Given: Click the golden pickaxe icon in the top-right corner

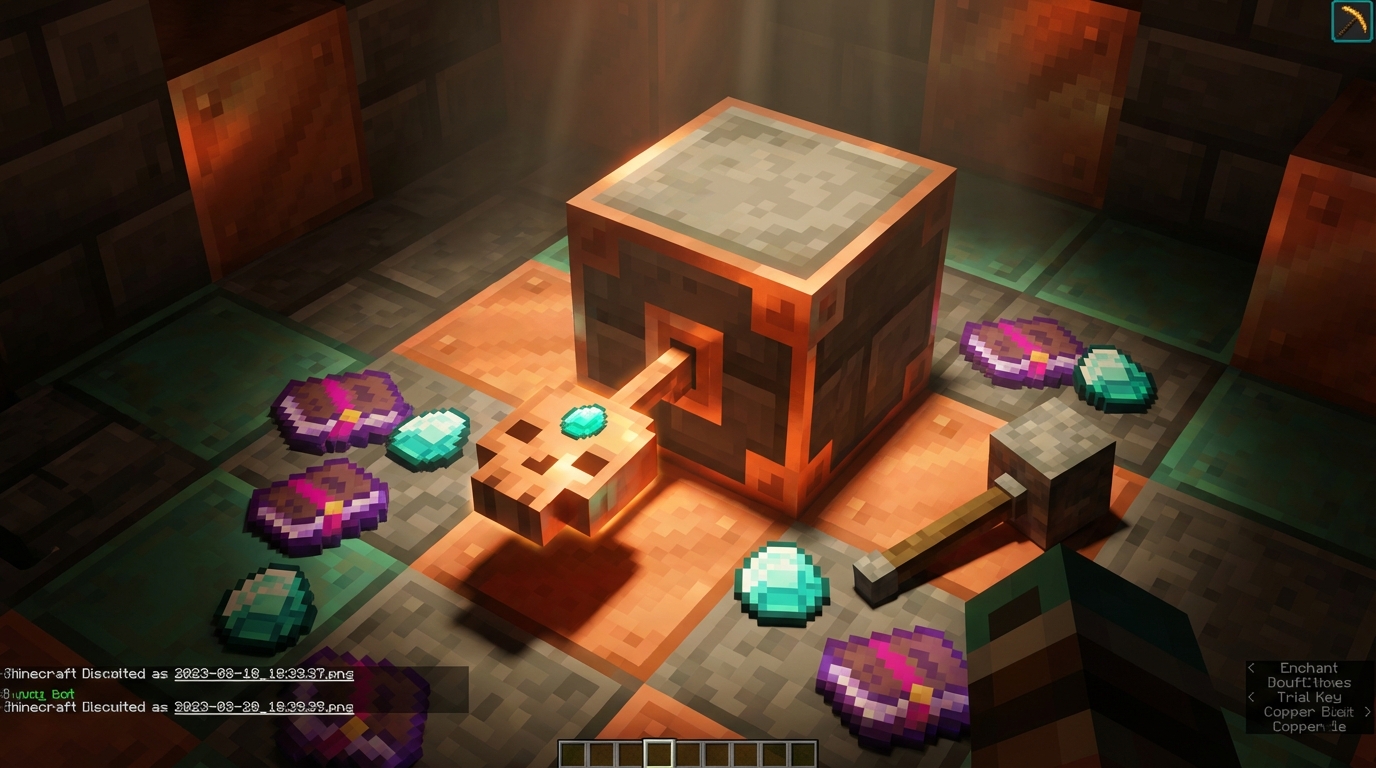Looking at the screenshot, I should pos(1352,22).
